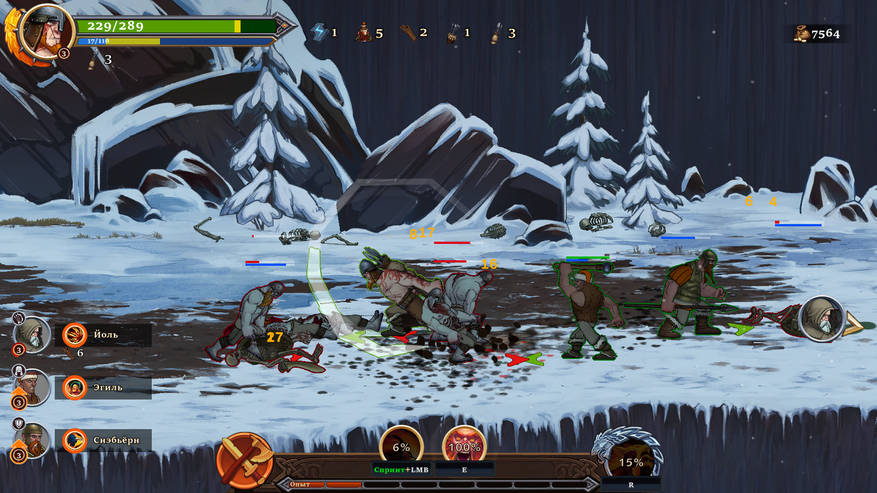Click the lightning rune resource icon

(x=319, y=32)
